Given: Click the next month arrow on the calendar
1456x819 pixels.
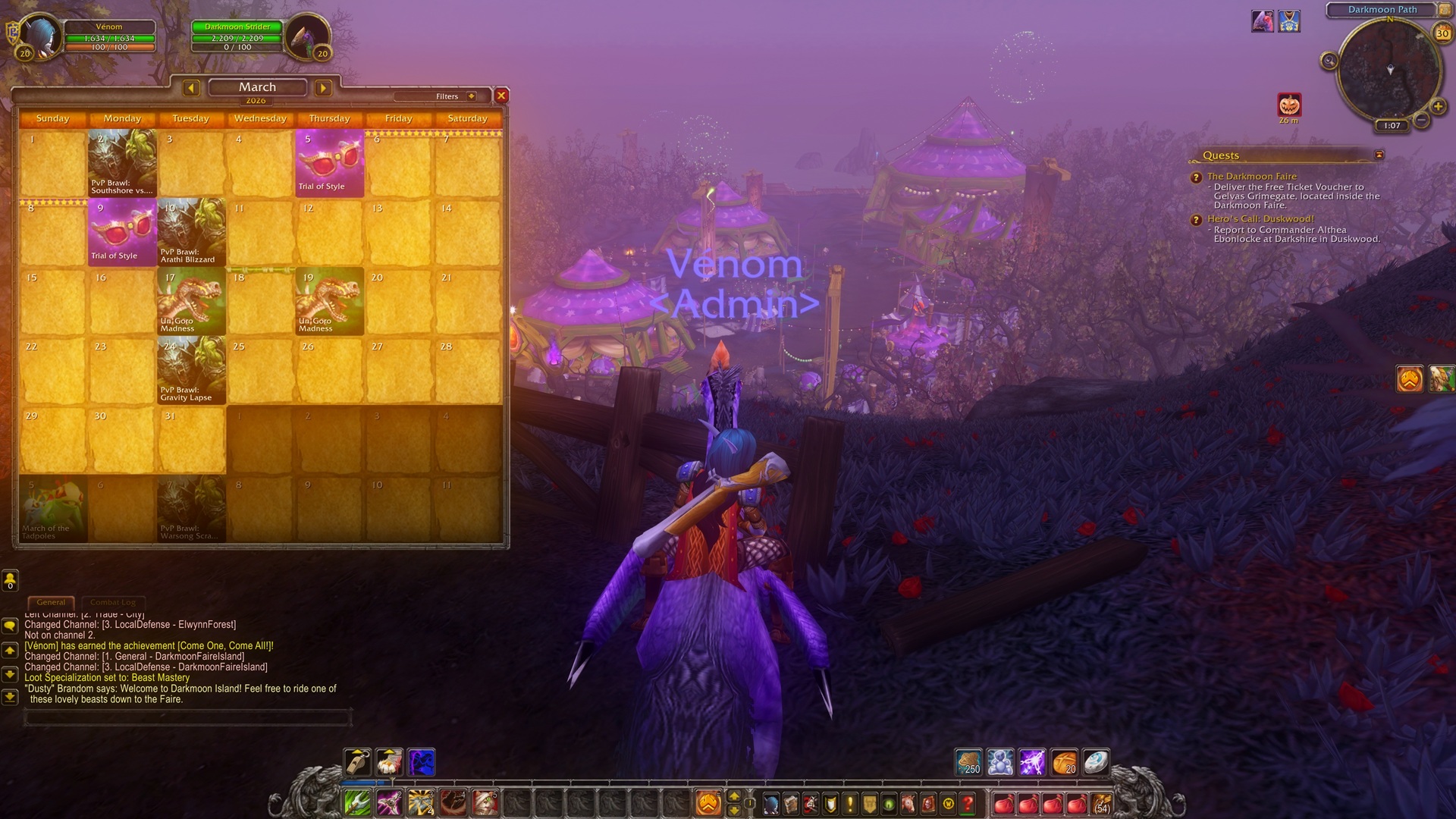Looking at the screenshot, I should pyautogui.click(x=323, y=88).
